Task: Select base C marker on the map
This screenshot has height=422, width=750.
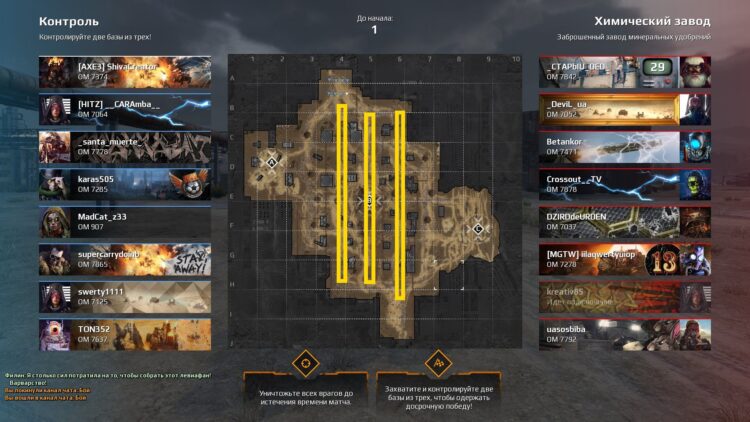Action: (x=478, y=228)
